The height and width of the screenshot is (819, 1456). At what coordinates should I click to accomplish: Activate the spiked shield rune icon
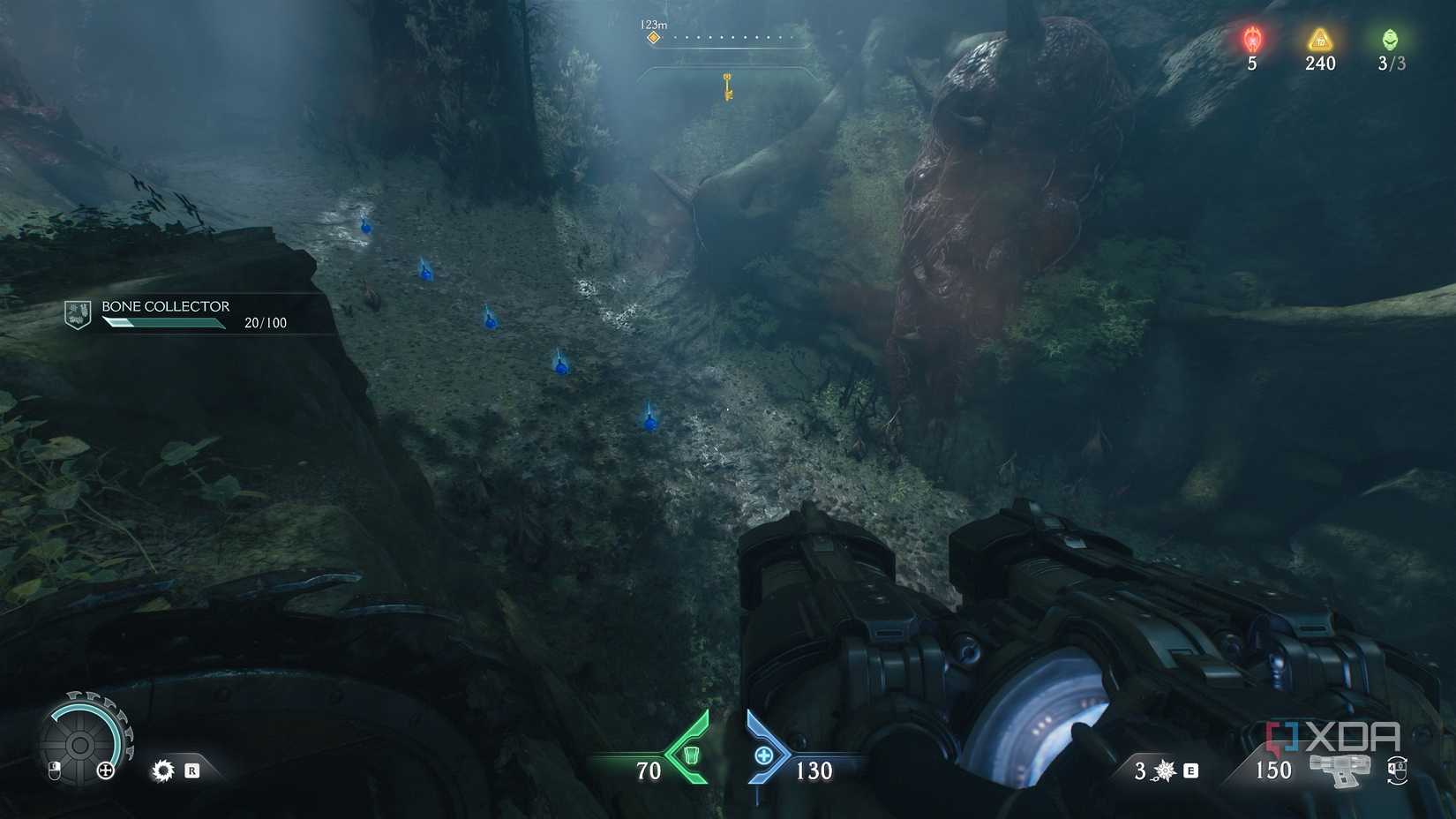[x=163, y=770]
